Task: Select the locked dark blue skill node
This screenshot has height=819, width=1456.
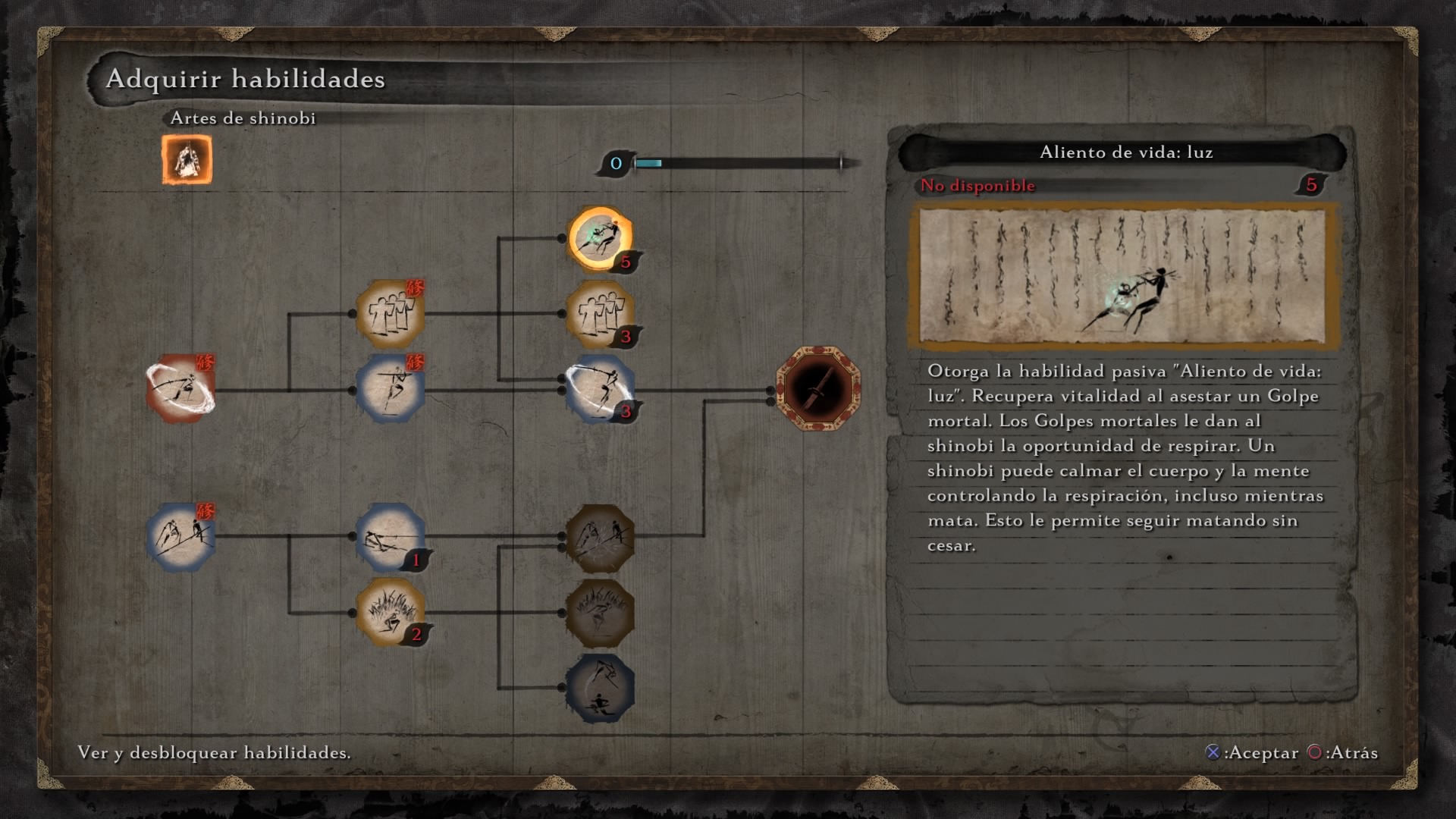Action: pyautogui.click(x=600, y=688)
